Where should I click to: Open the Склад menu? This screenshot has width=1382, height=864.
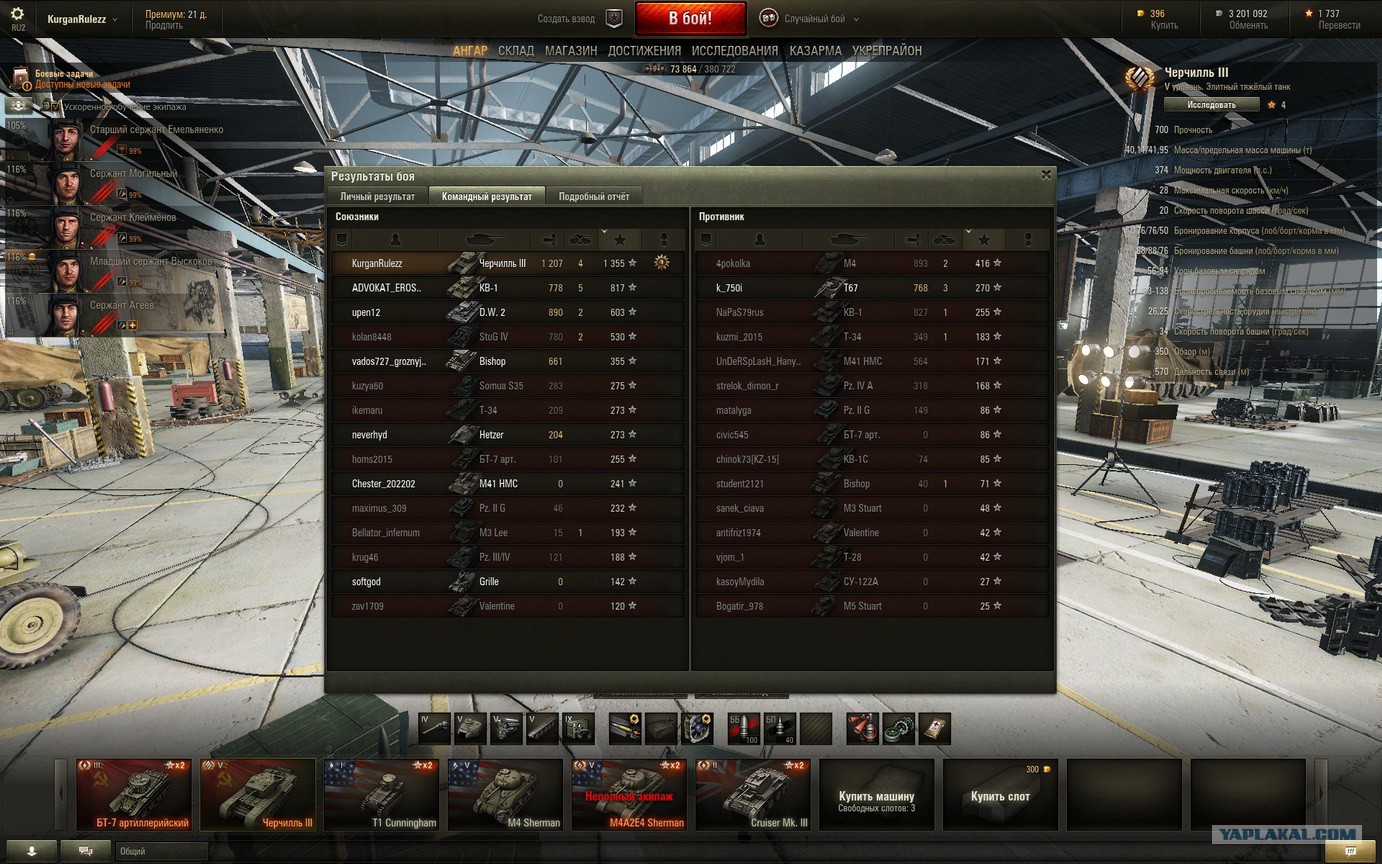tap(516, 51)
